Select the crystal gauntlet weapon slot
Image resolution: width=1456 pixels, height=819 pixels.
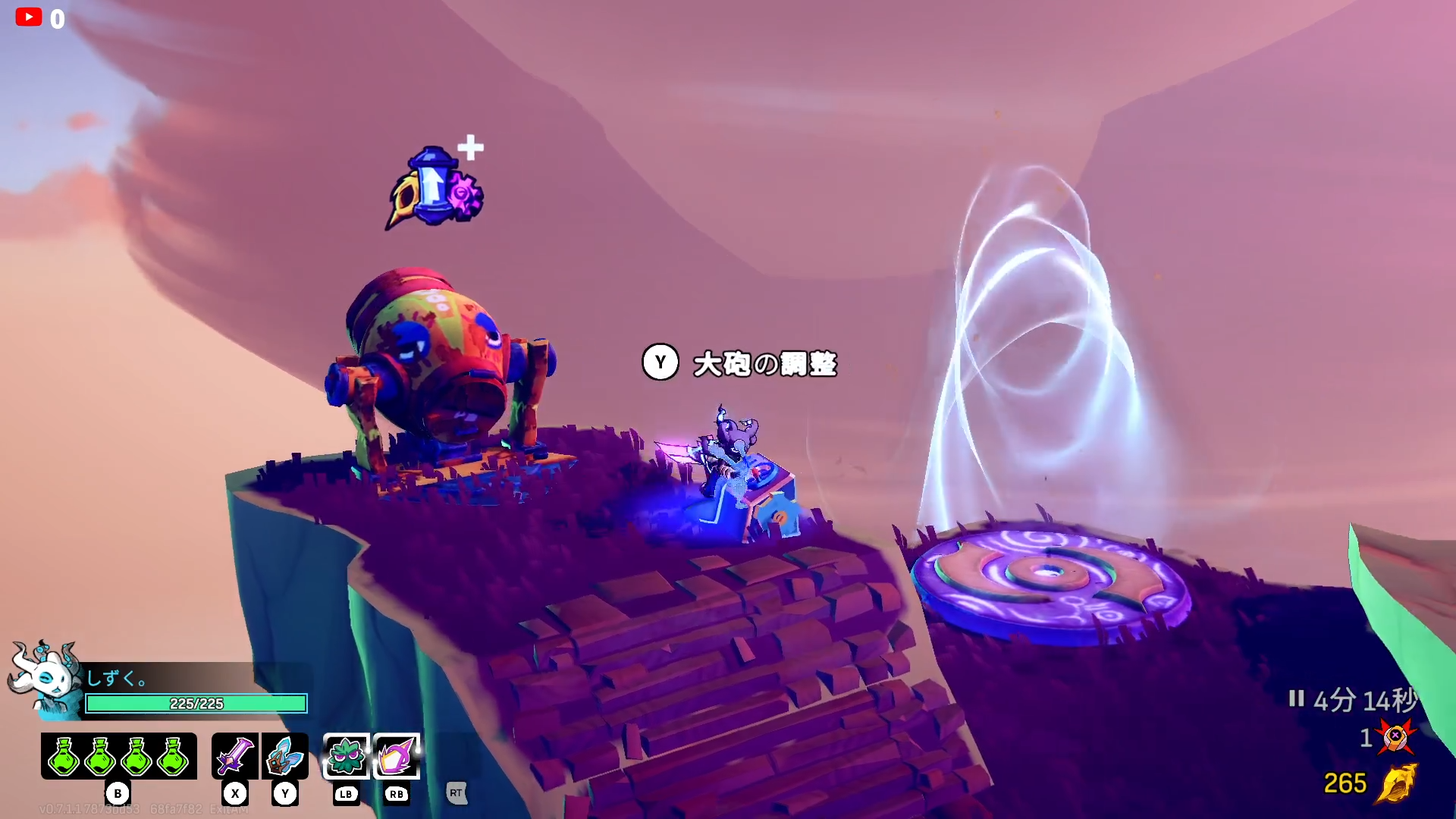(x=285, y=756)
